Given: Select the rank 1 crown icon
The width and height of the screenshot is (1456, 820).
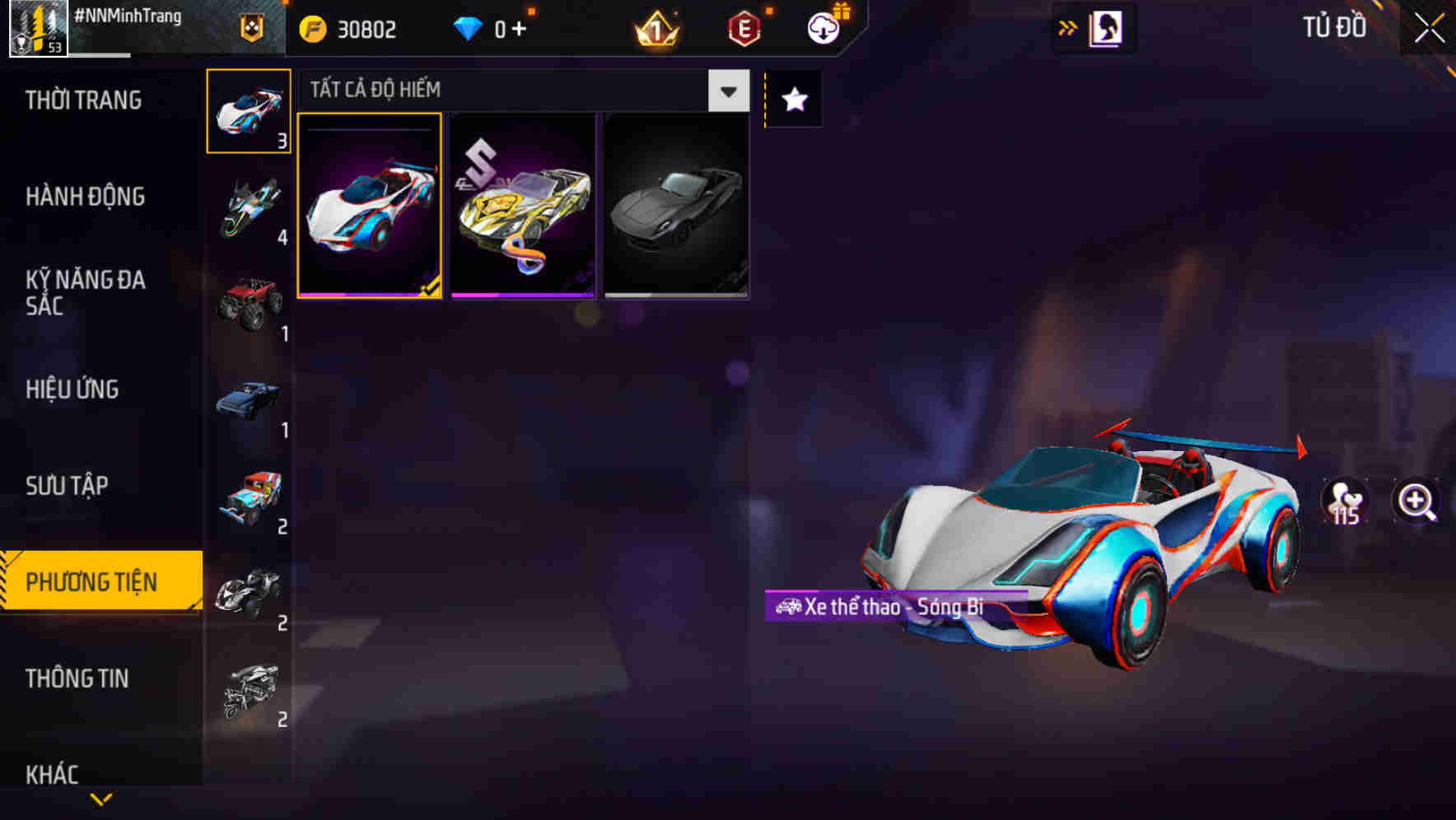Looking at the screenshot, I should click(x=655, y=28).
